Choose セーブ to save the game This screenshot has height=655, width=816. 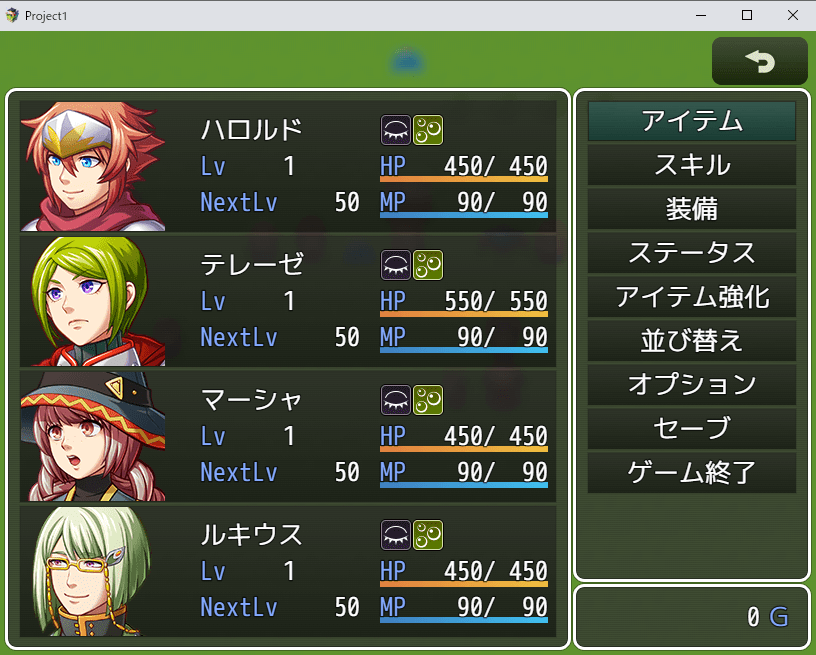pyautogui.click(x=691, y=429)
